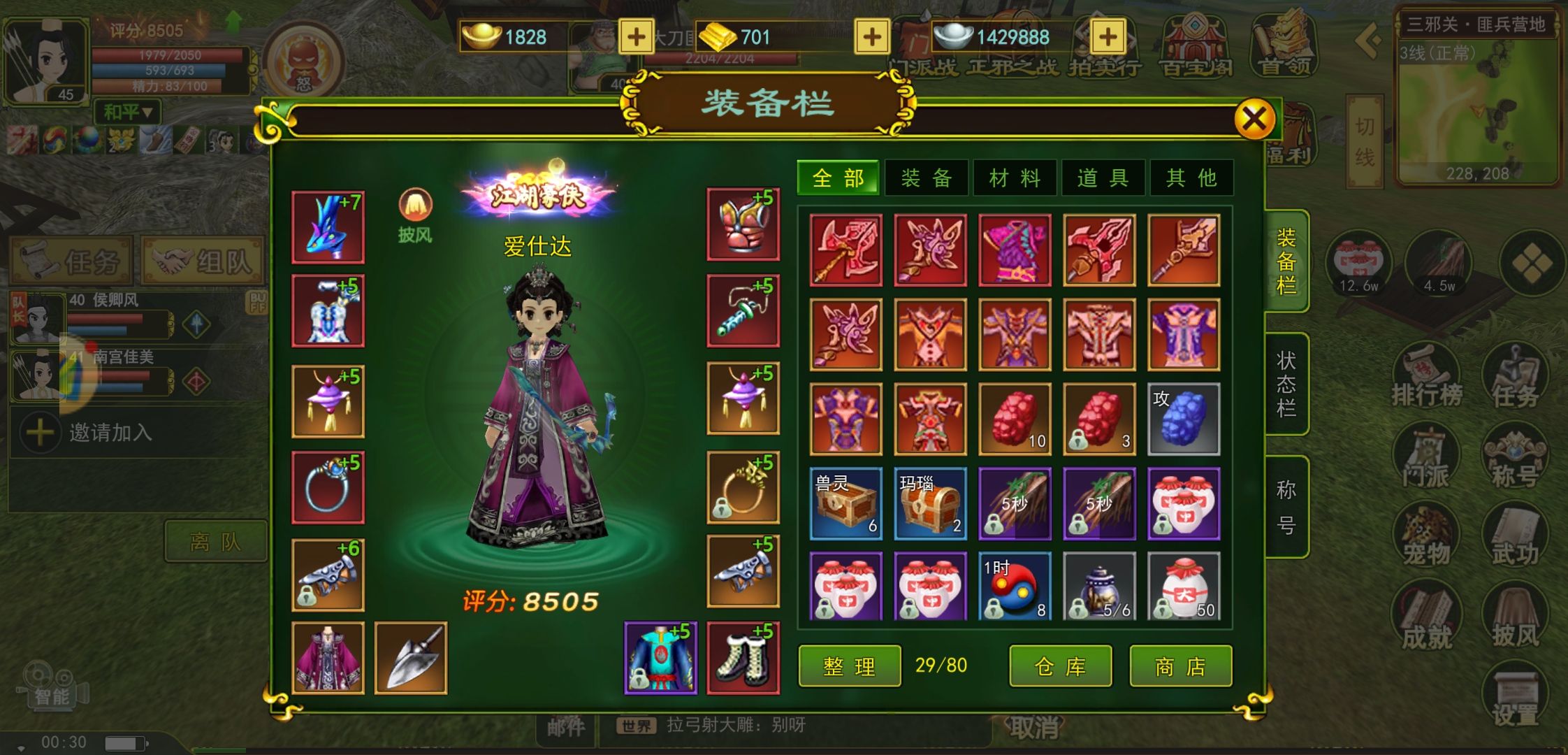Viewport: 1568px width, 755px height.
Task: Select the yin-yang orb item with 1时
Action: coord(1015,587)
